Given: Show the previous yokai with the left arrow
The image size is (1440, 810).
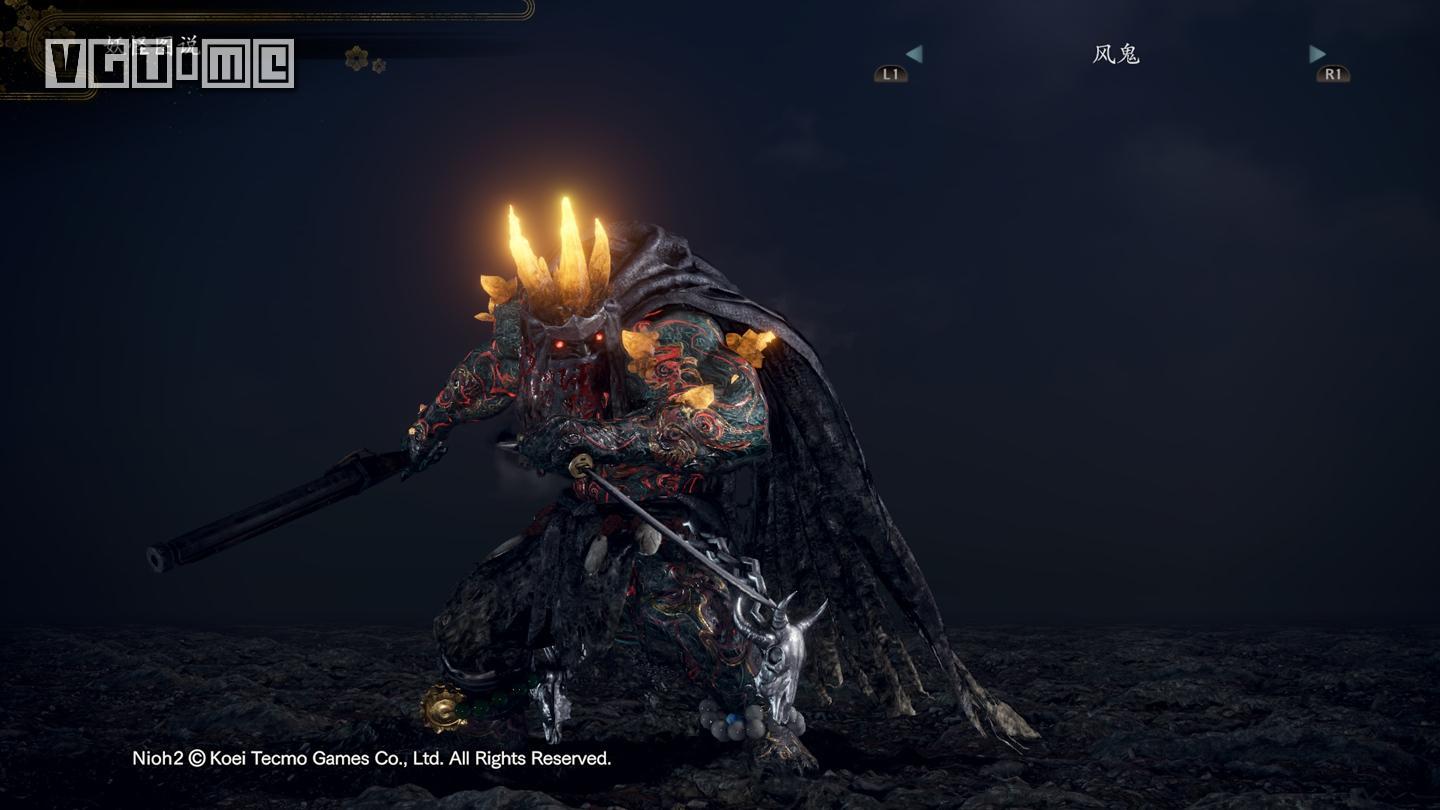Looking at the screenshot, I should [913, 55].
